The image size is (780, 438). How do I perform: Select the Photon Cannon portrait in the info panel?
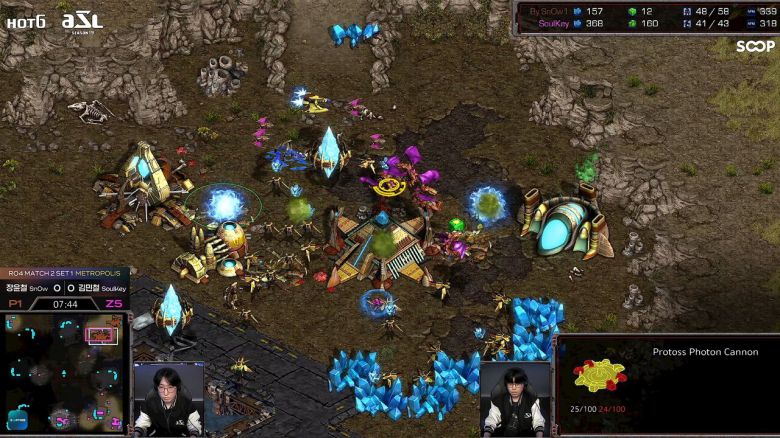click(x=599, y=374)
